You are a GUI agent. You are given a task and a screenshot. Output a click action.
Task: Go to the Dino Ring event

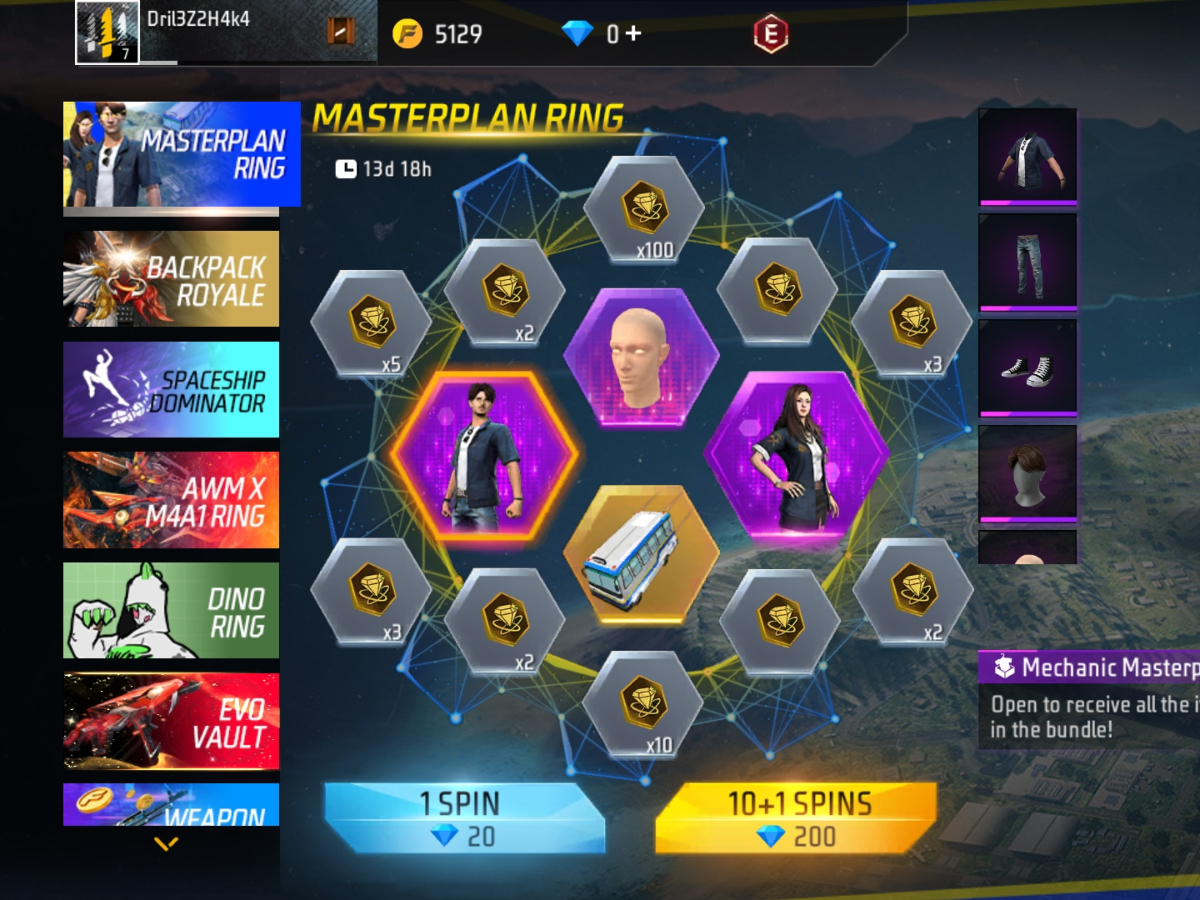[171, 610]
